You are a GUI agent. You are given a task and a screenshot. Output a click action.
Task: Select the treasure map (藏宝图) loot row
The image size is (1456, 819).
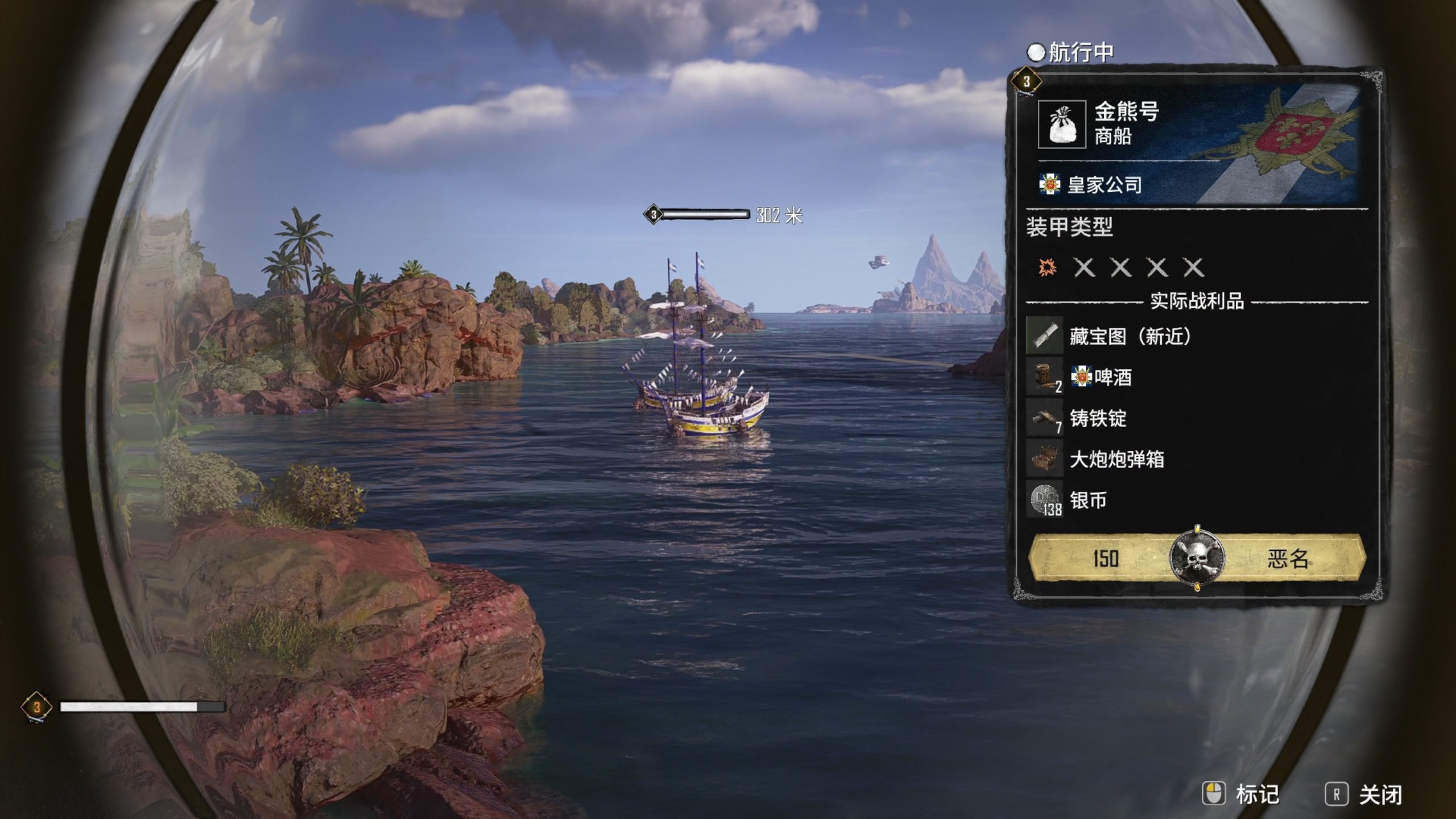pyautogui.click(x=1129, y=336)
